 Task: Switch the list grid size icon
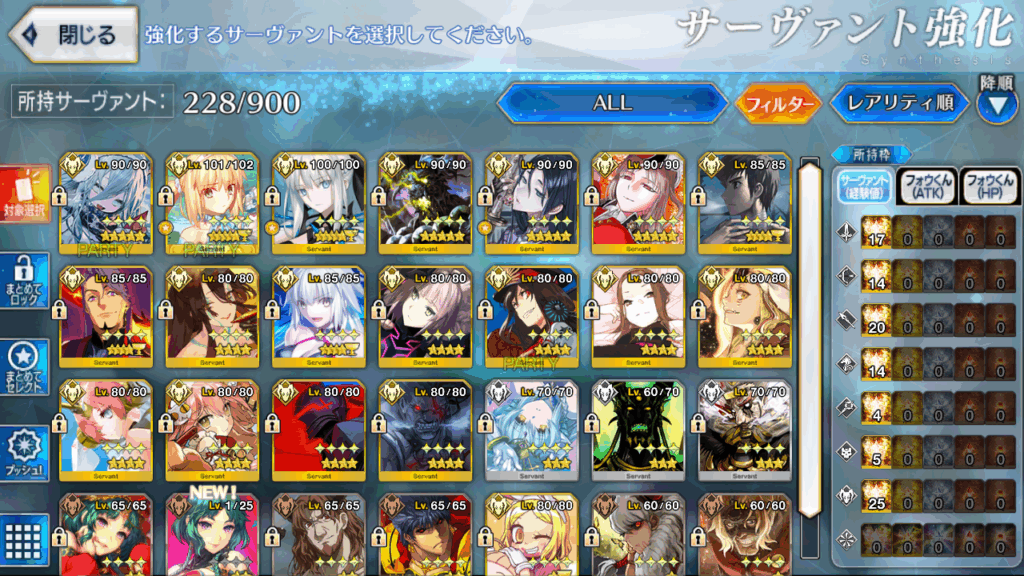point(26,539)
